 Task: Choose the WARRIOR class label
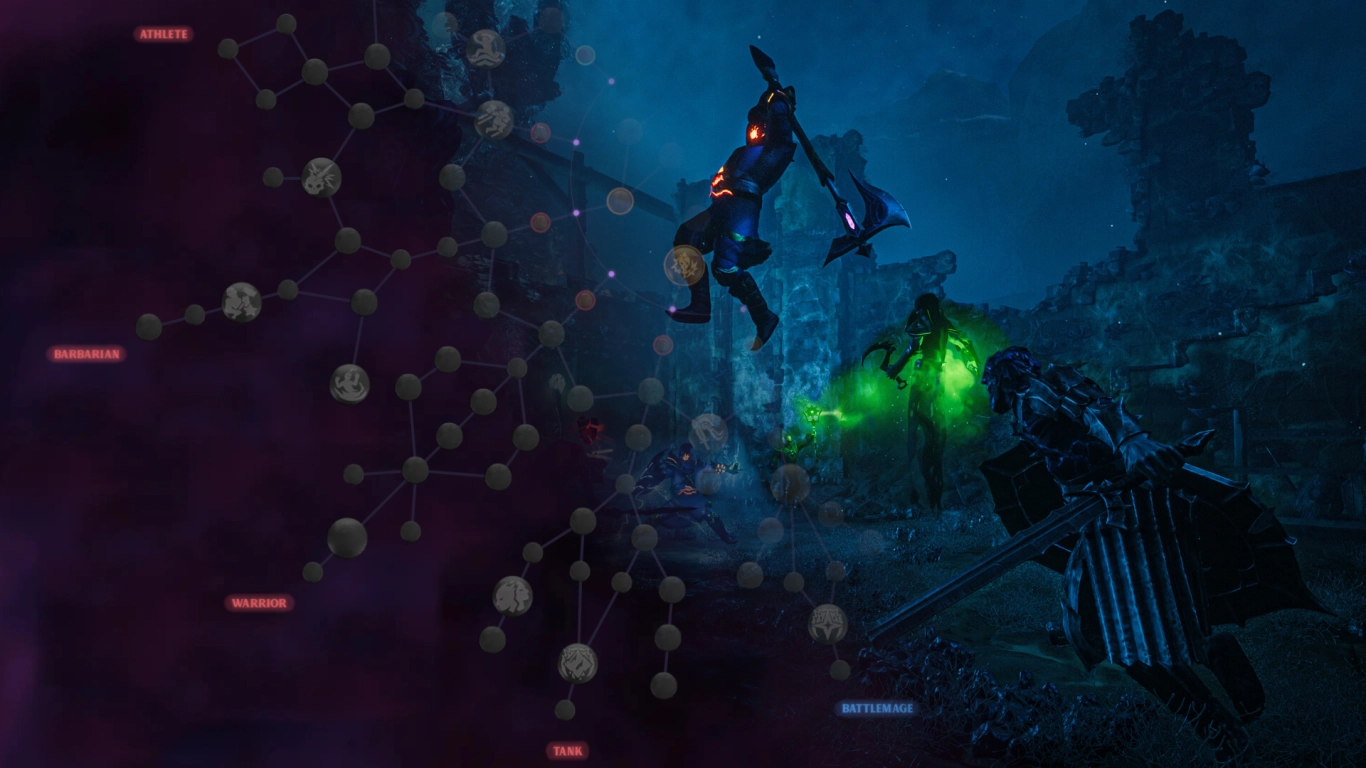(x=259, y=603)
